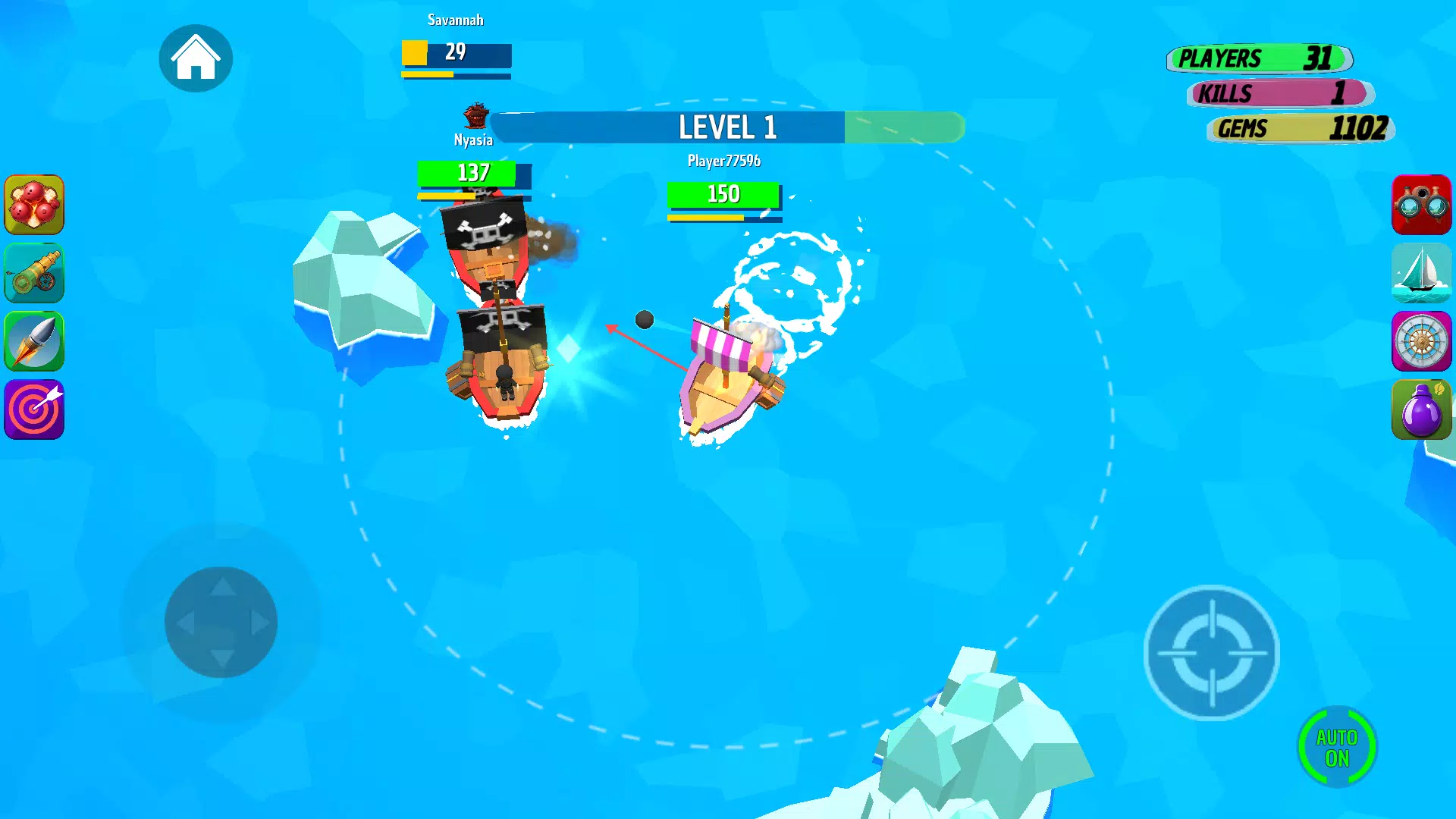Click the LEVEL 1 progress bar
Image resolution: width=1456 pixels, height=819 pixels.
click(728, 127)
